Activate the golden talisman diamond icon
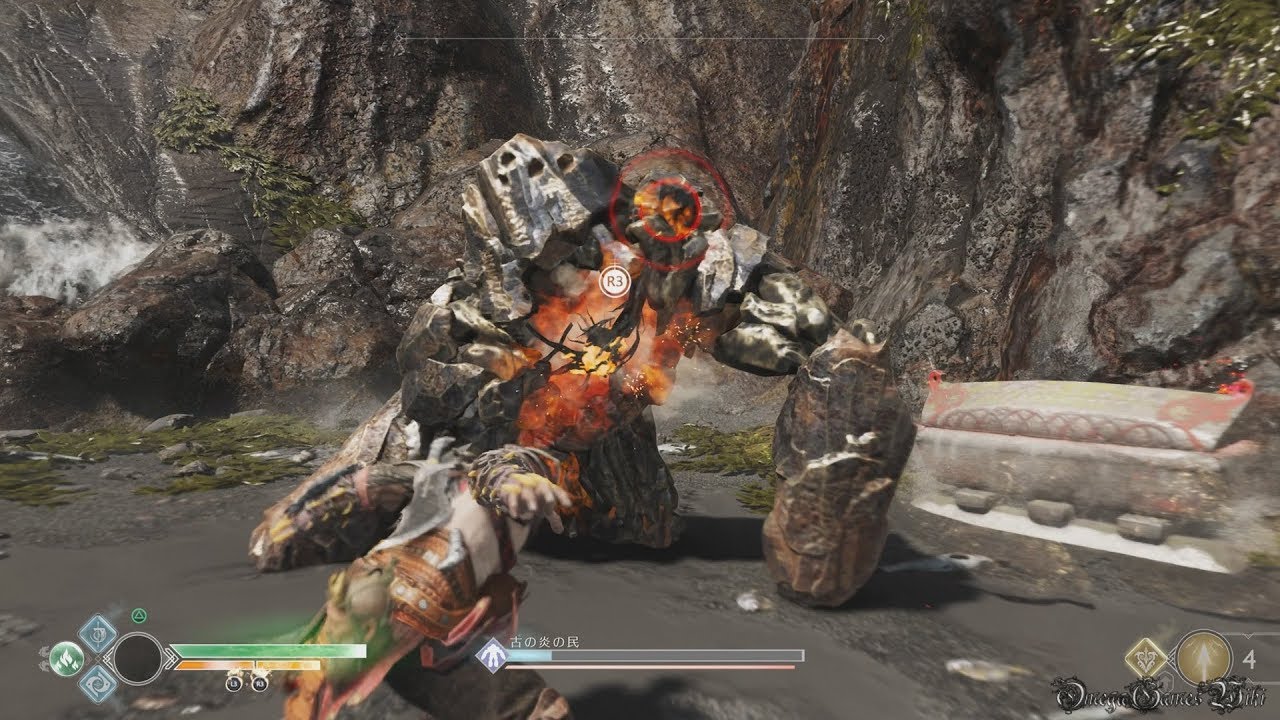 [1146, 658]
